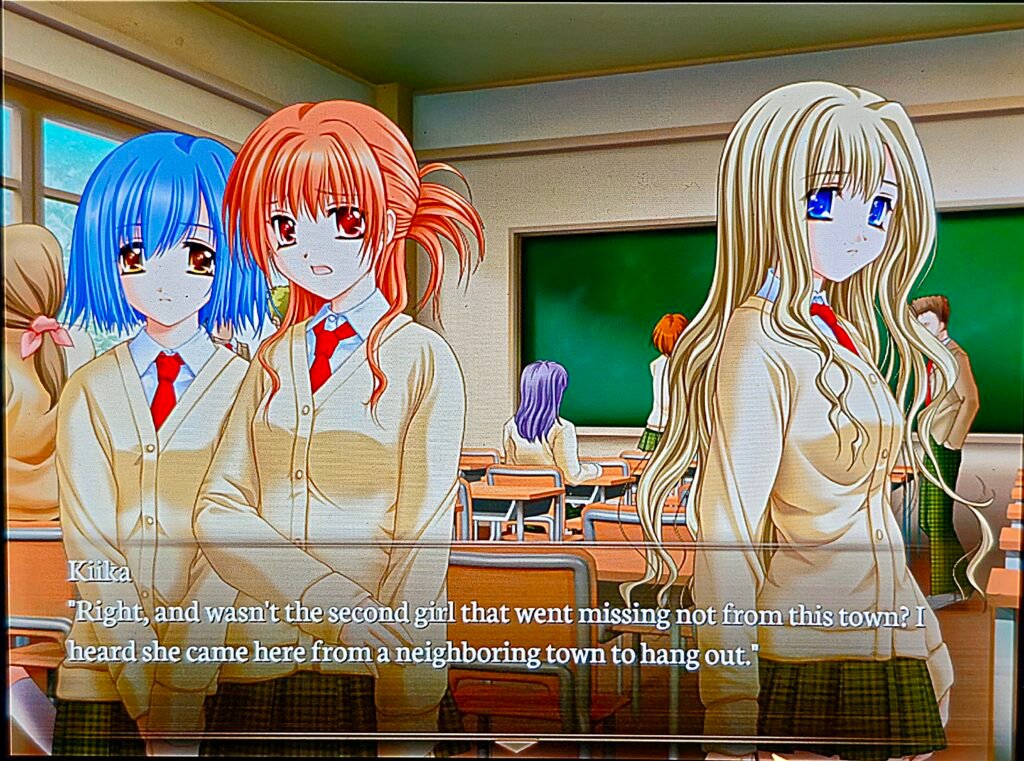
Task: Click Kiika's dialogue text box to continue
Action: pyautogui.click(x=500, y=634)
